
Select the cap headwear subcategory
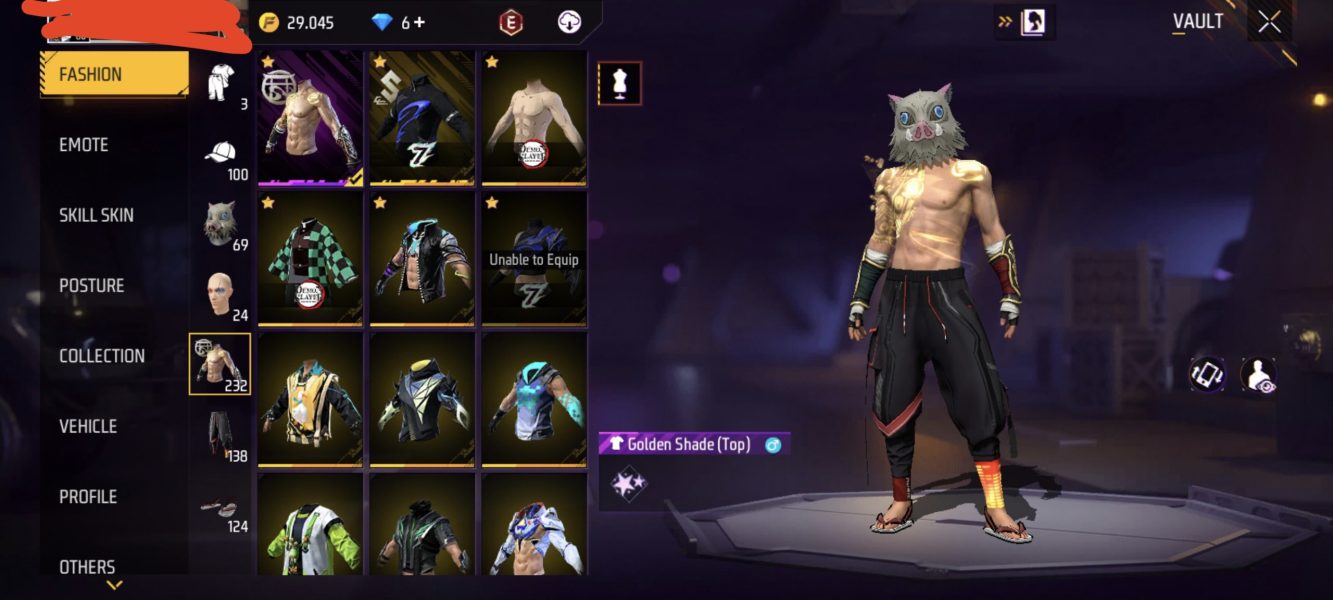tap(220, 153)
